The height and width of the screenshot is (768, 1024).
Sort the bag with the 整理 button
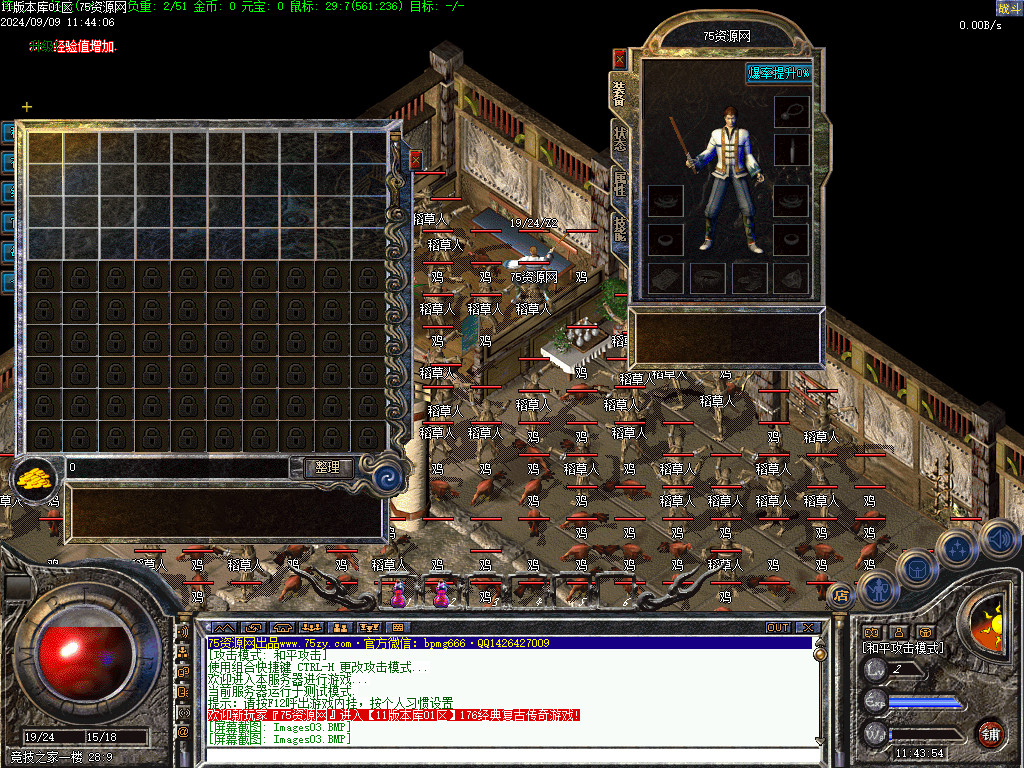327,467
